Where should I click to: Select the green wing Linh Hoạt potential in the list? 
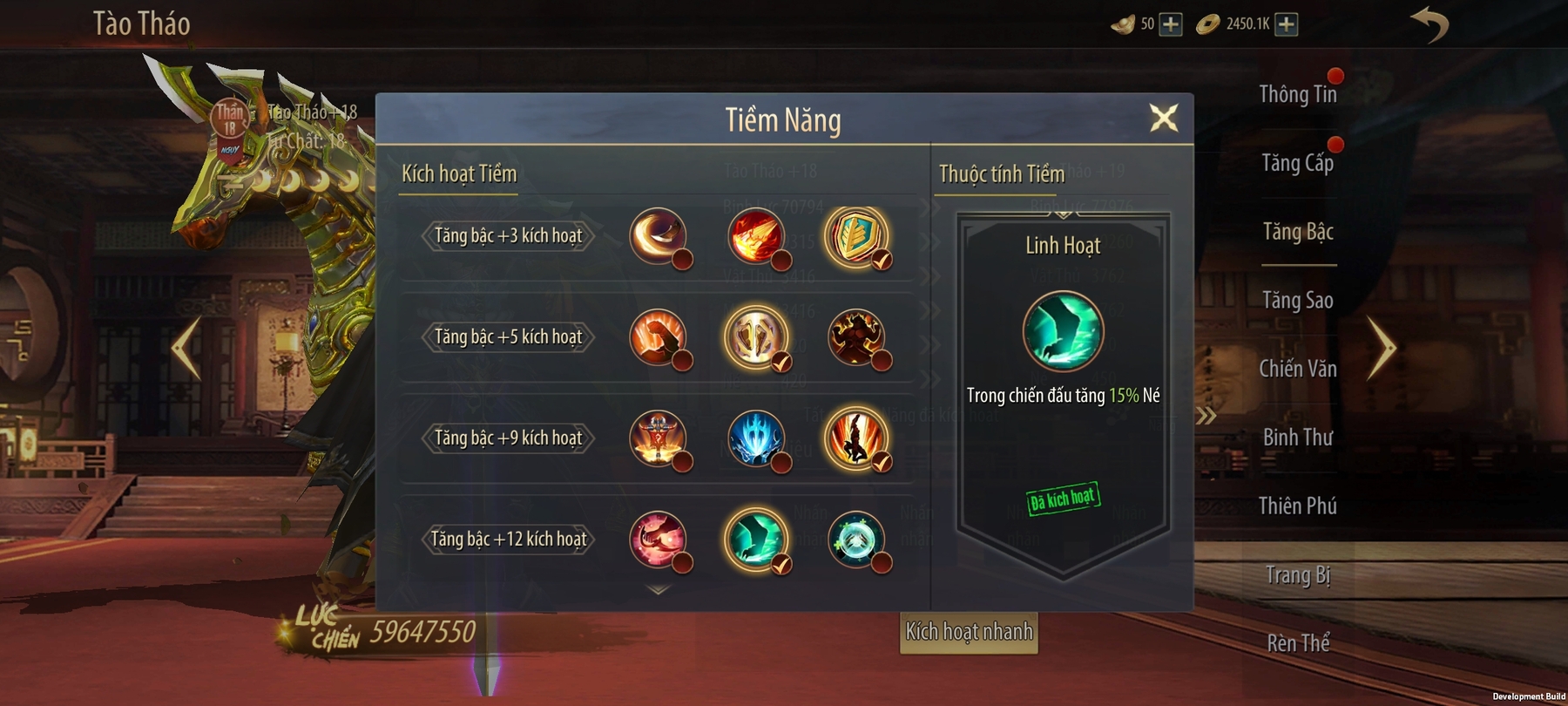(755, 539)
